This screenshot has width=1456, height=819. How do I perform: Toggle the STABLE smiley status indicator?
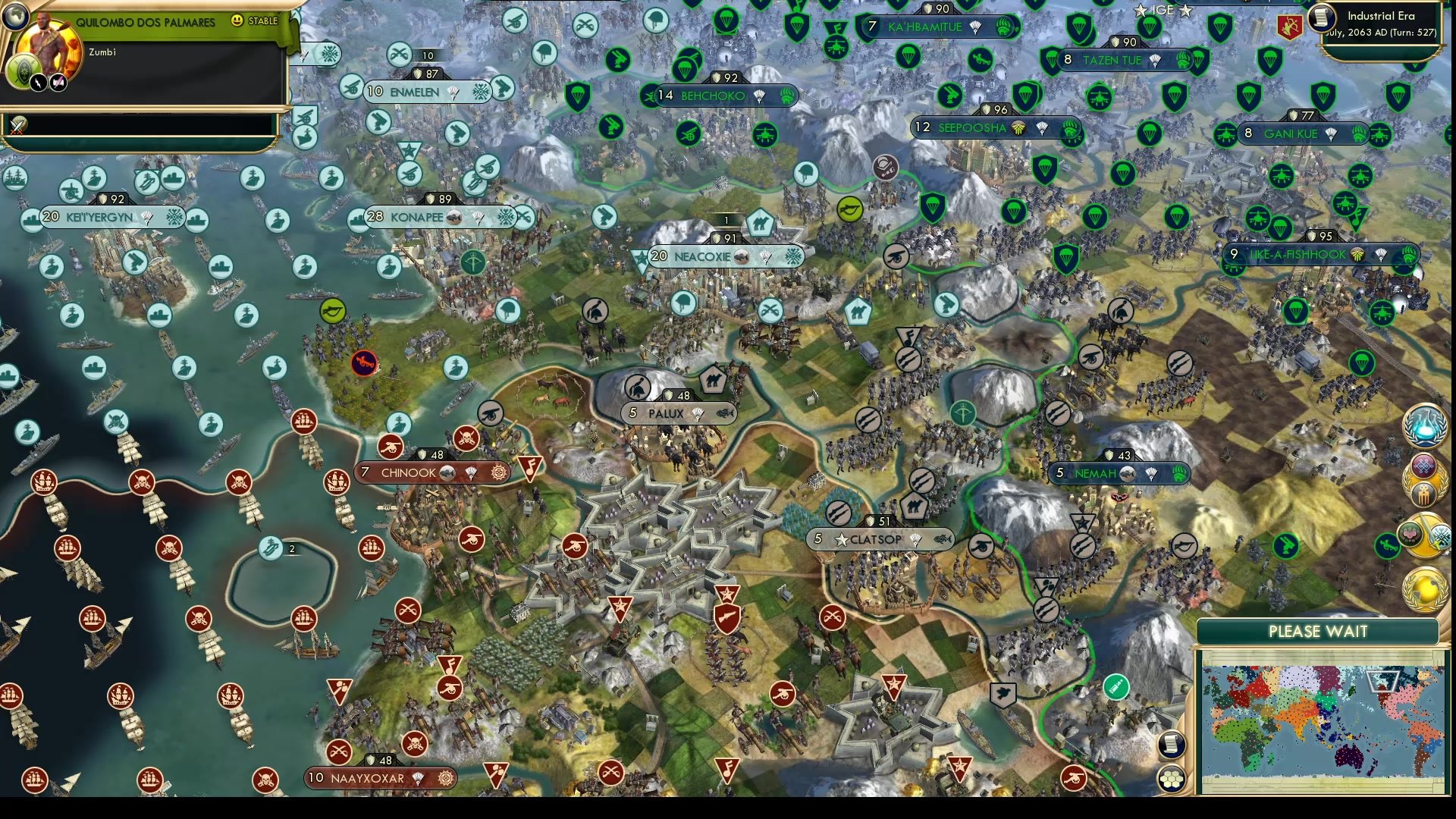pos(237,21)
